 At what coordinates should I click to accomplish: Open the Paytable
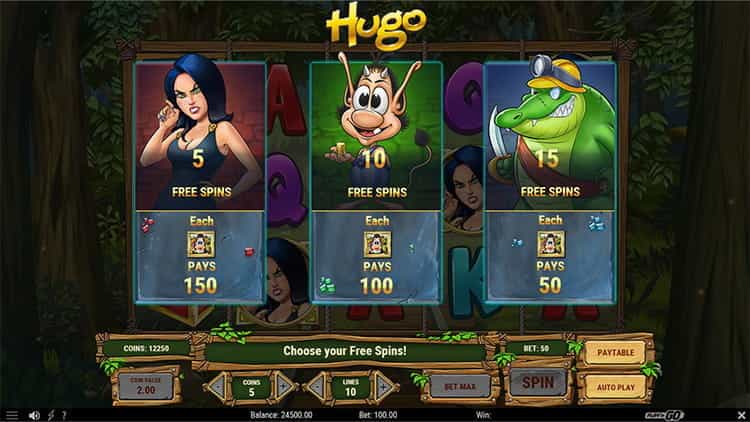[614, 352]
